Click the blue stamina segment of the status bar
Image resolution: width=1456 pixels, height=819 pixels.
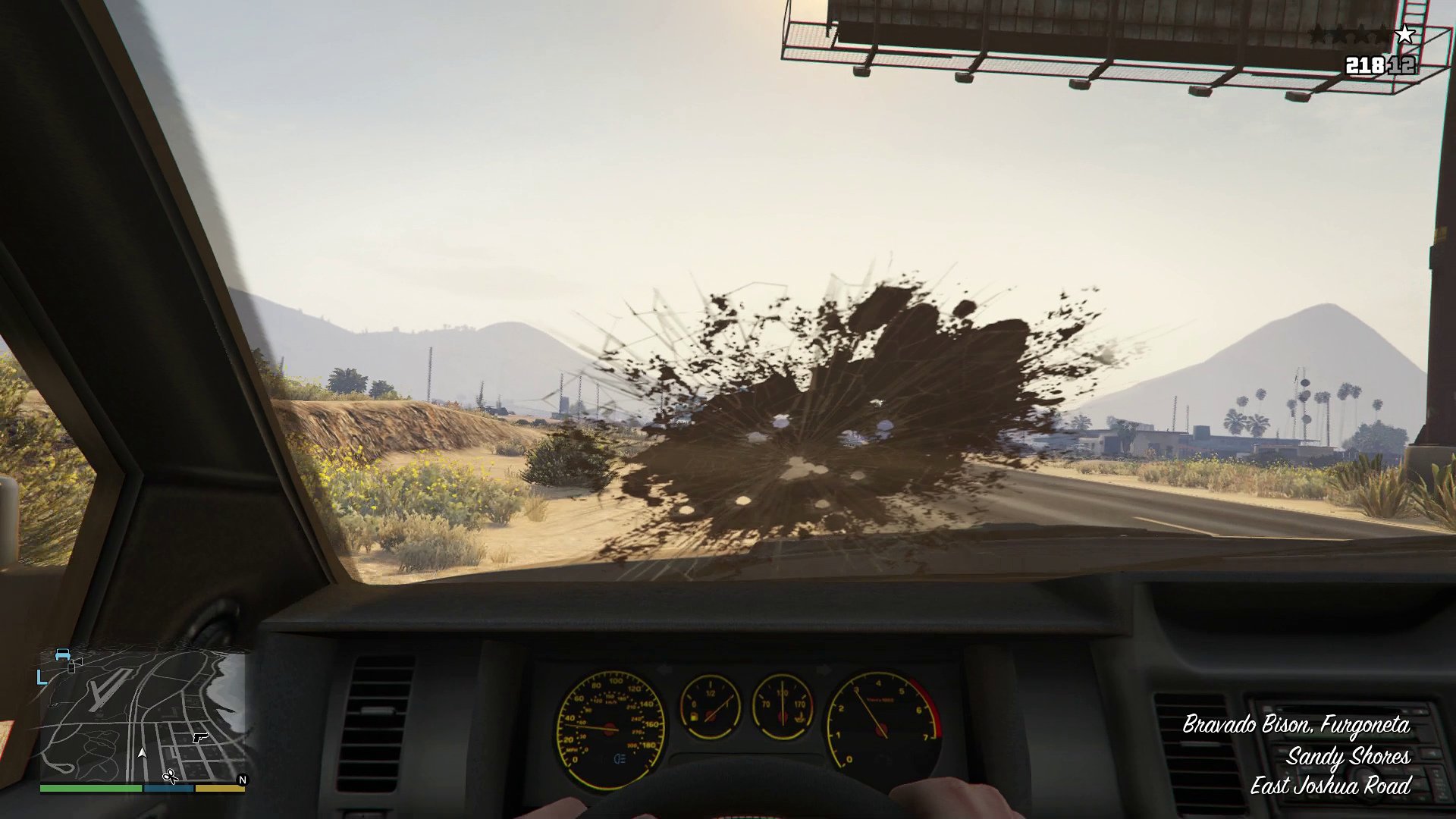point(169,789)
